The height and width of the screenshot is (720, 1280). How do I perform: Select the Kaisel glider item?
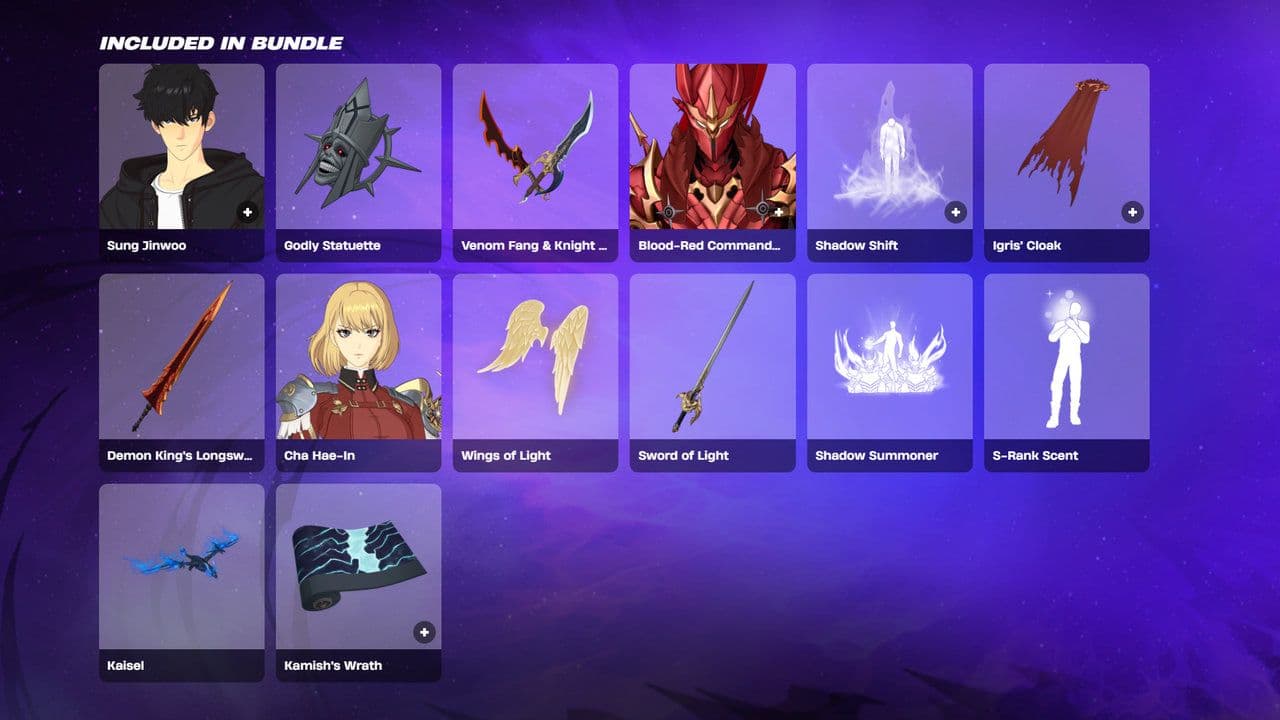[181, 570]
